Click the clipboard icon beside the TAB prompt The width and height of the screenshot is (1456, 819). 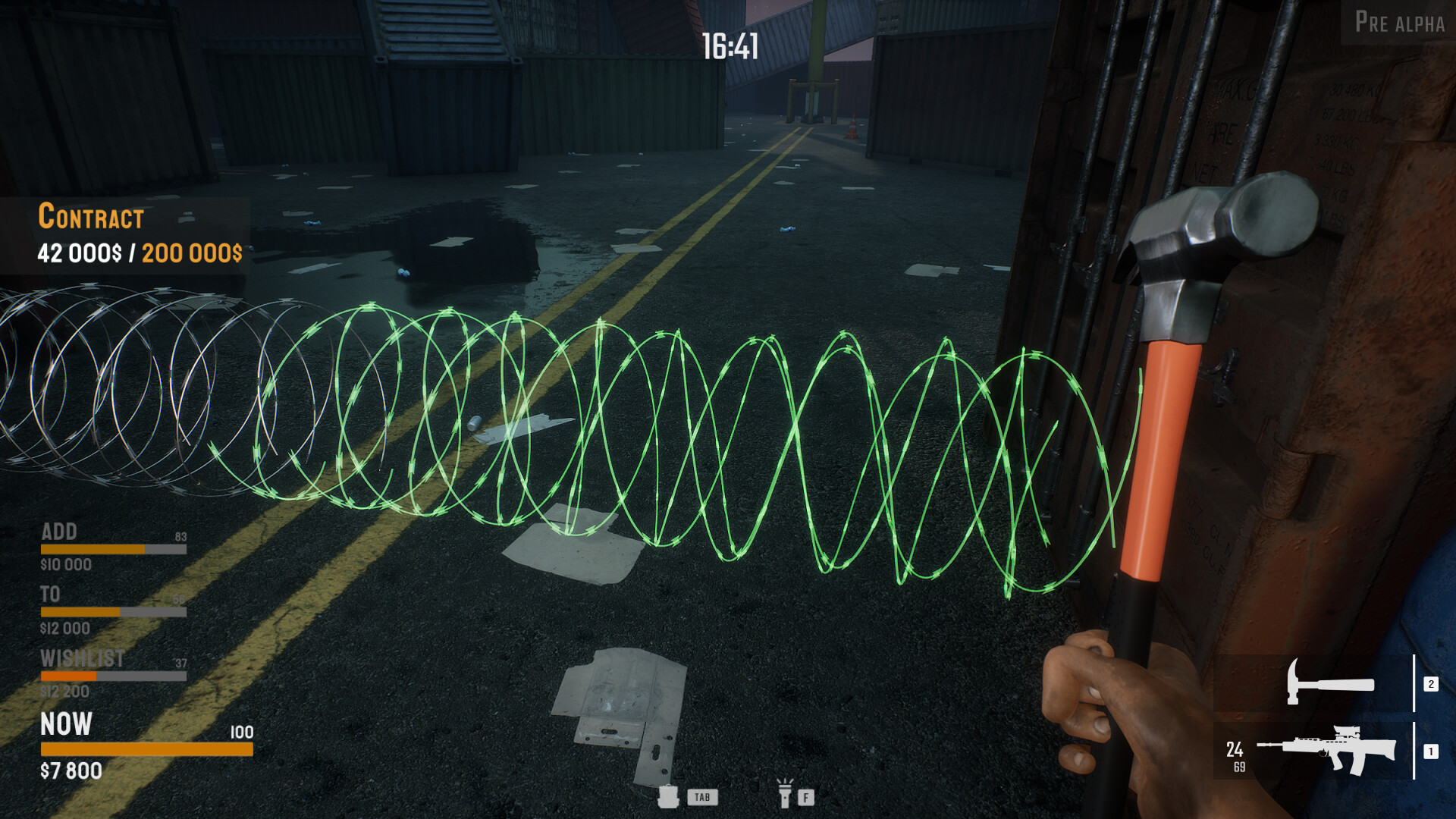click(669, 797)
